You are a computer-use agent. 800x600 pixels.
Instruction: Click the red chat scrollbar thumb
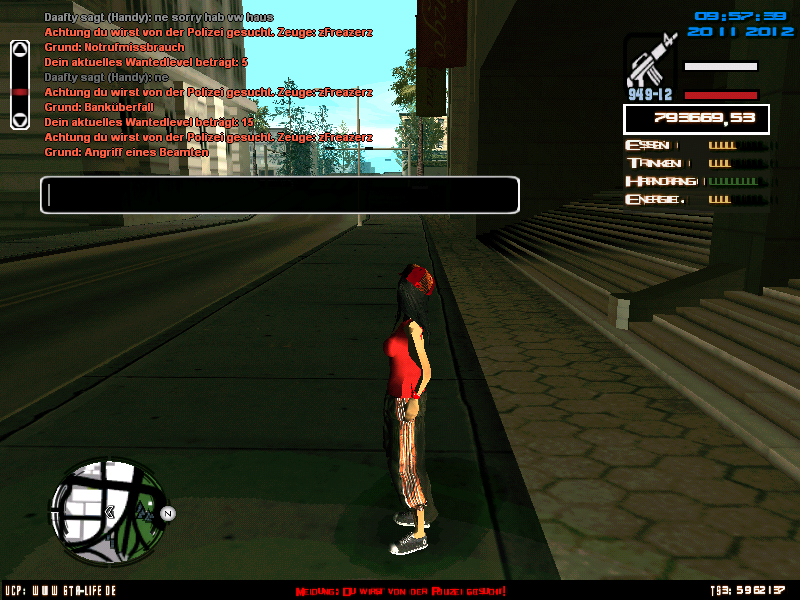click(x=19, y=92)
